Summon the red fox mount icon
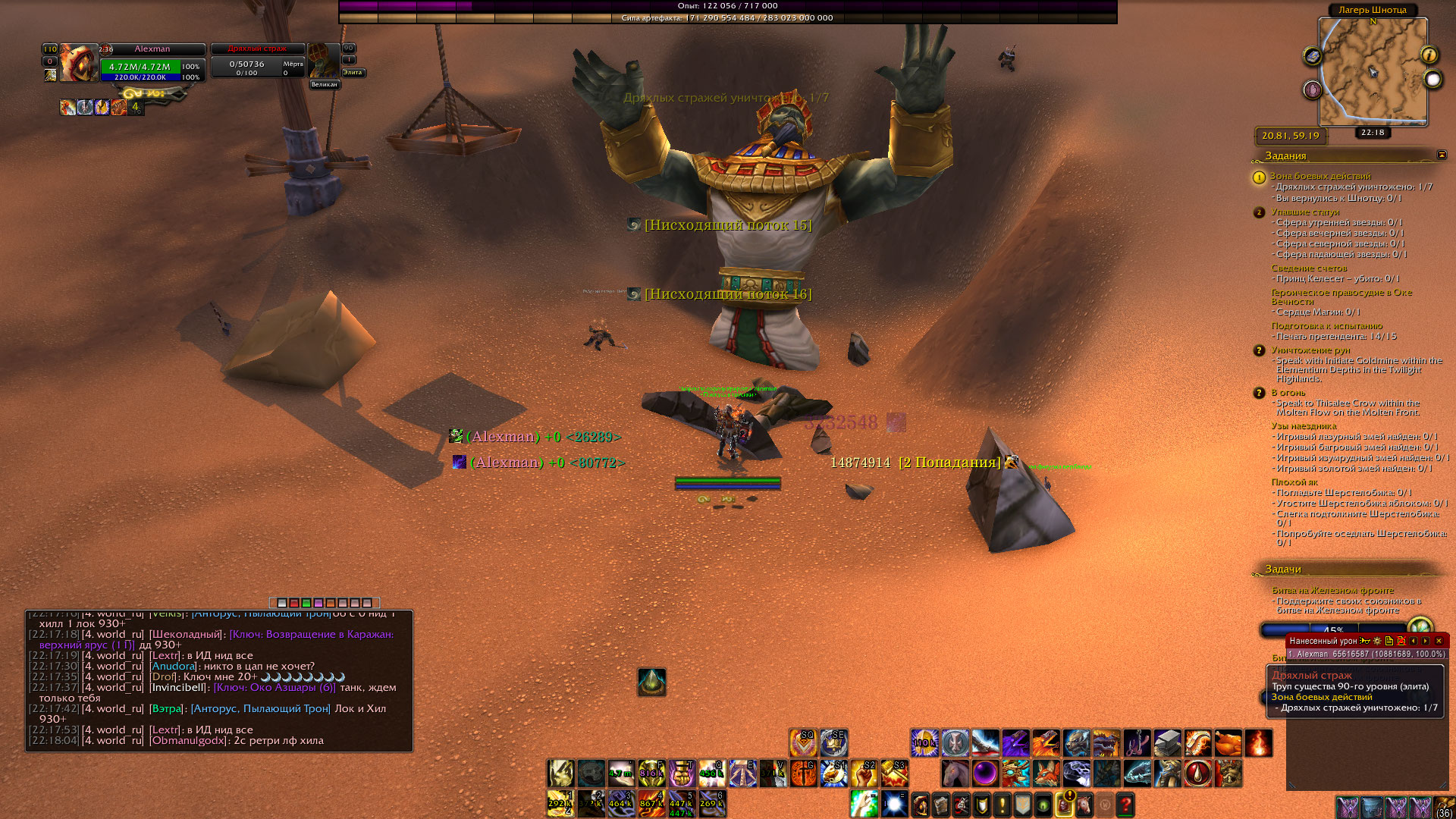 [1046, 773]
